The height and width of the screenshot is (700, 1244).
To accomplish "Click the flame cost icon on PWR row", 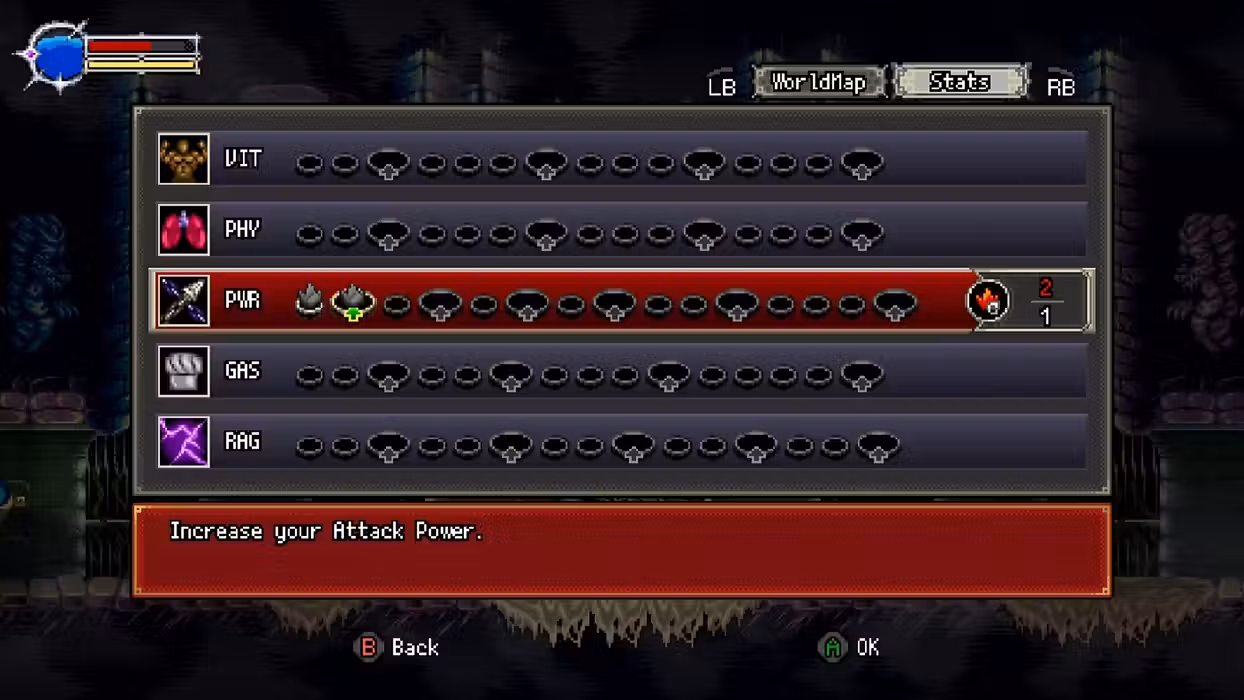I will [x=988, y=300].
